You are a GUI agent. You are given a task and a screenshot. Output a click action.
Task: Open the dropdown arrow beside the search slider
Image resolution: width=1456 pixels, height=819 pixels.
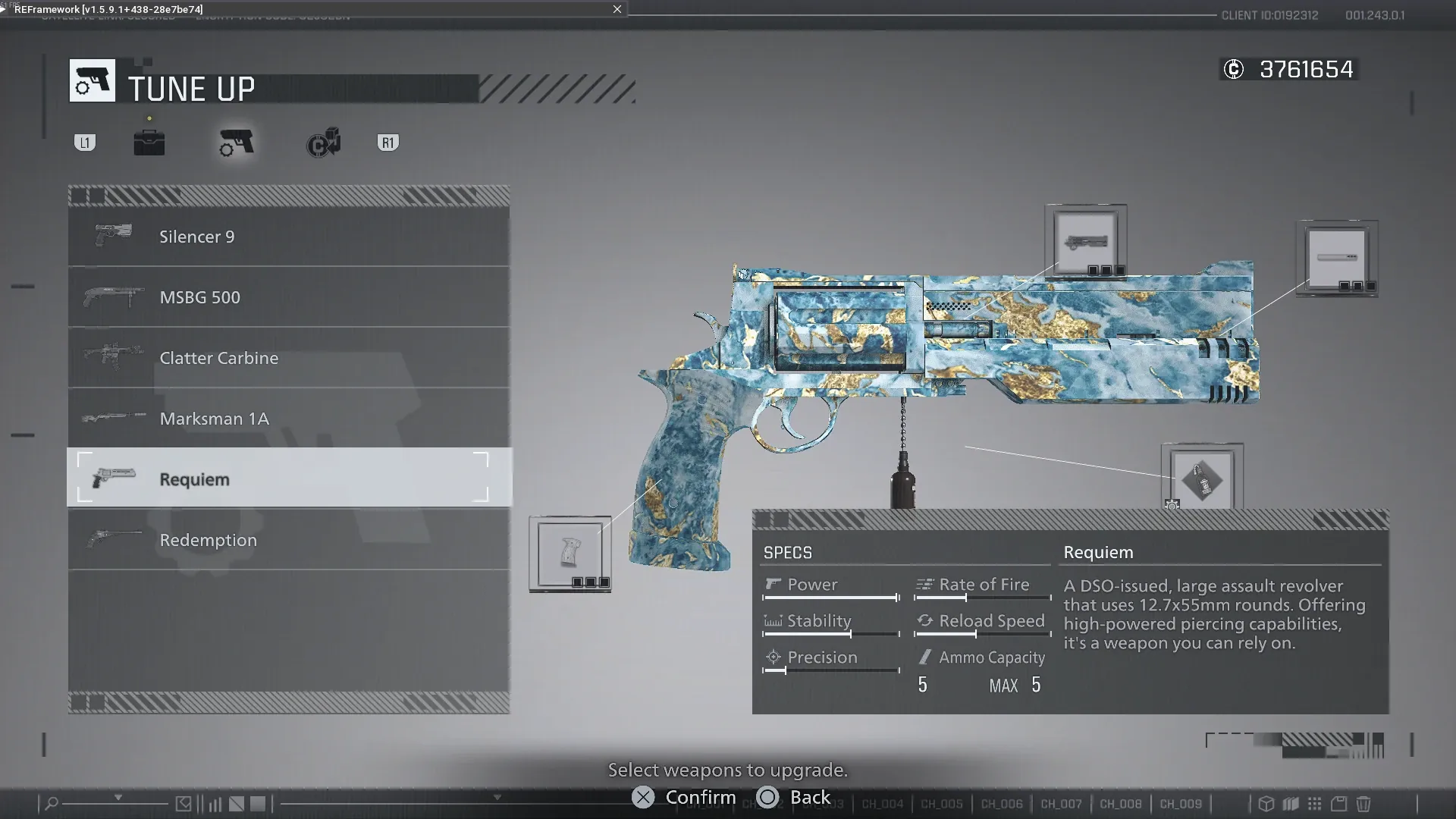click(118, 797)
